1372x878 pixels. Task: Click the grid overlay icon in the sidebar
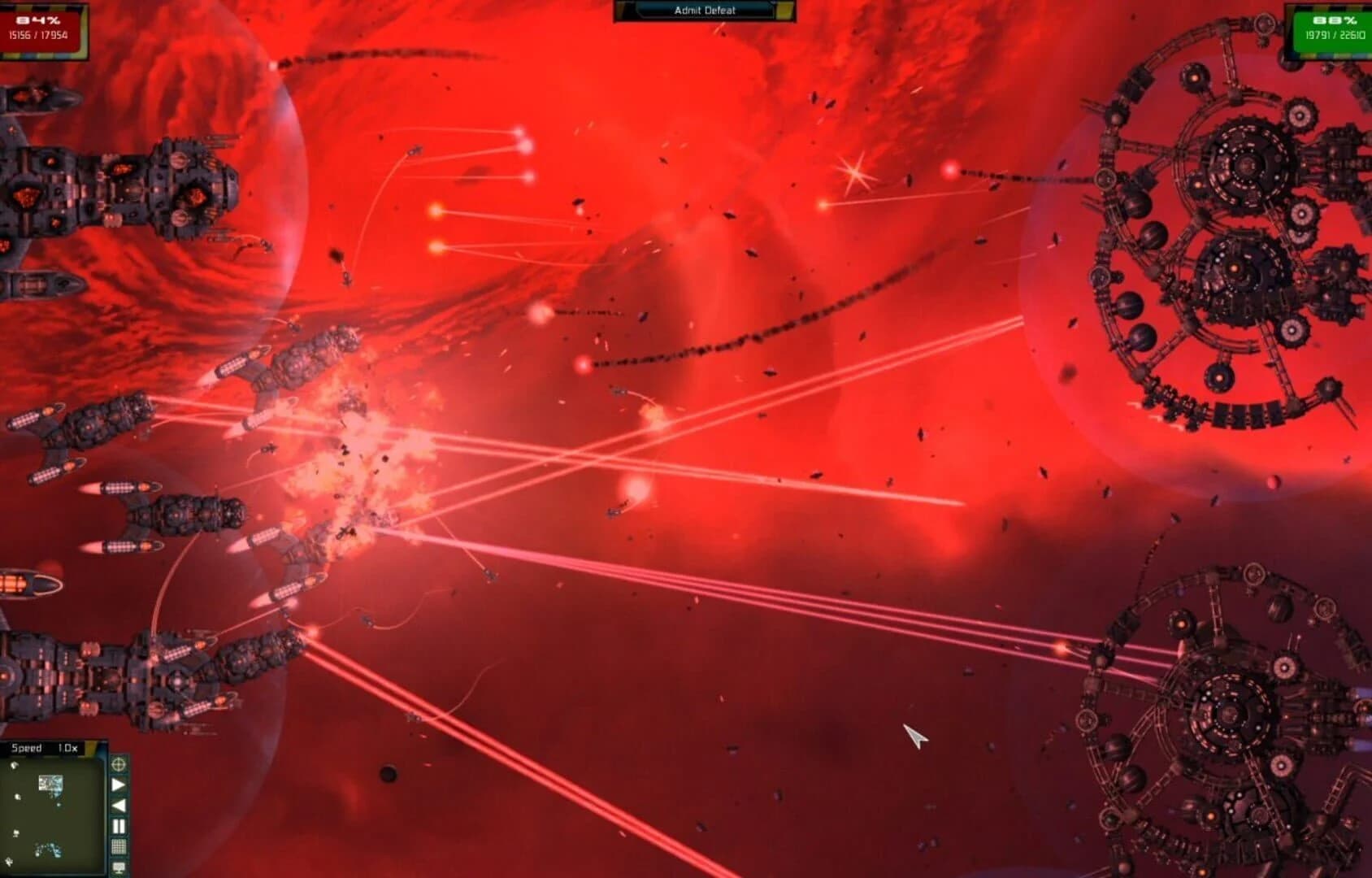pos(119,846)
